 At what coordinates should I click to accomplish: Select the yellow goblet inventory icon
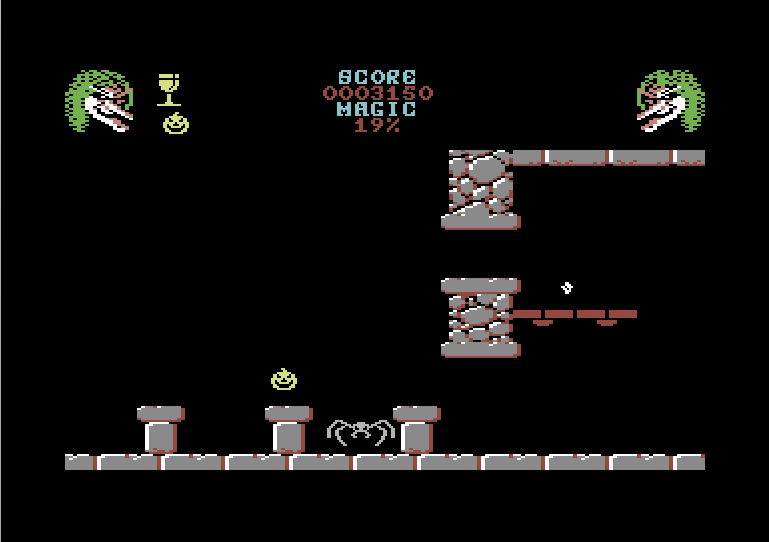[x=169, y=88]
